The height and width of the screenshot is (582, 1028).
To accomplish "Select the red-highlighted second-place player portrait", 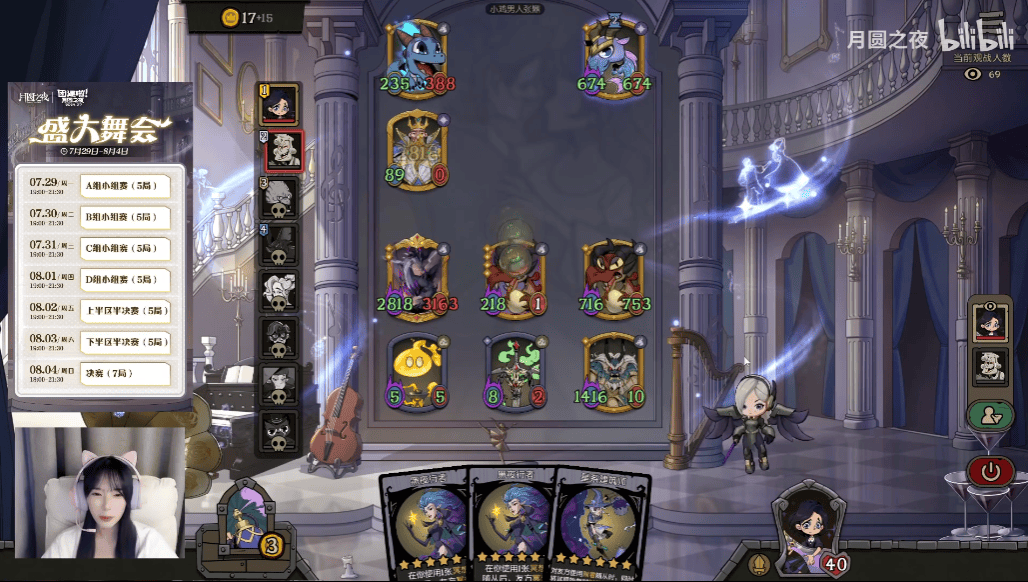I will pyautogui.click(x=283, y=152).
